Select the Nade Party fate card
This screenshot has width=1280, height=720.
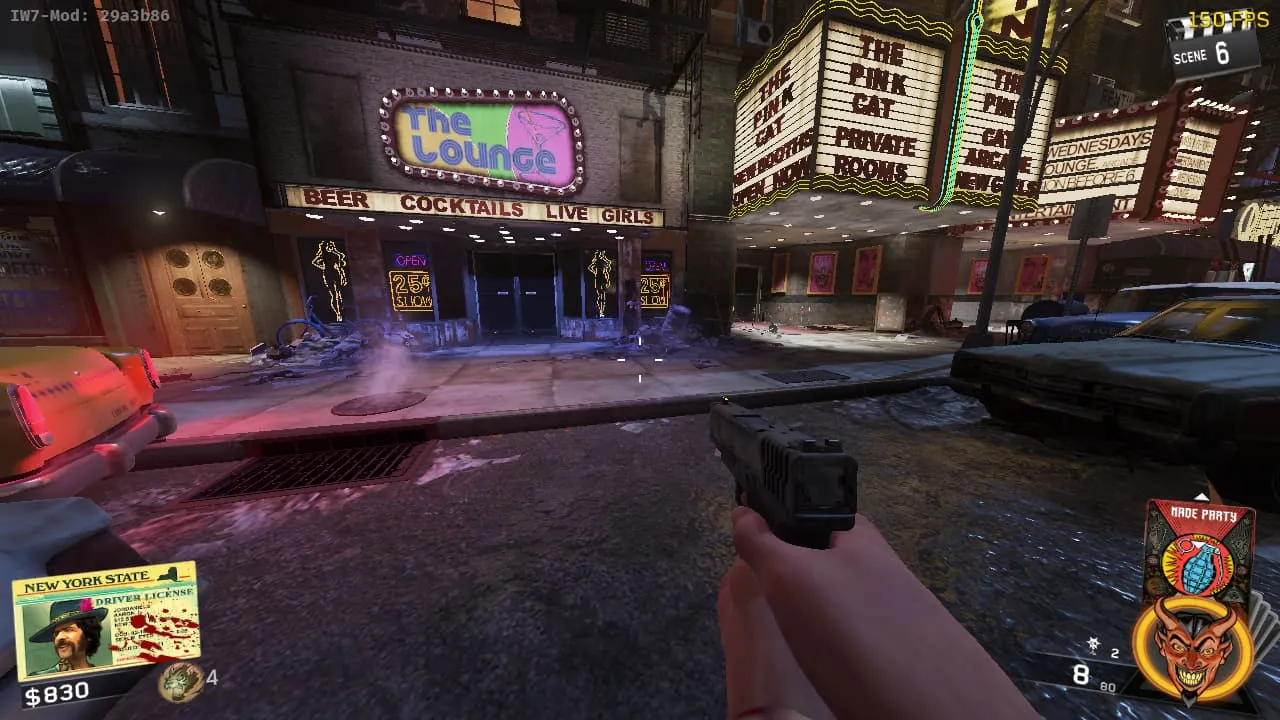[x=1198, y=552]
